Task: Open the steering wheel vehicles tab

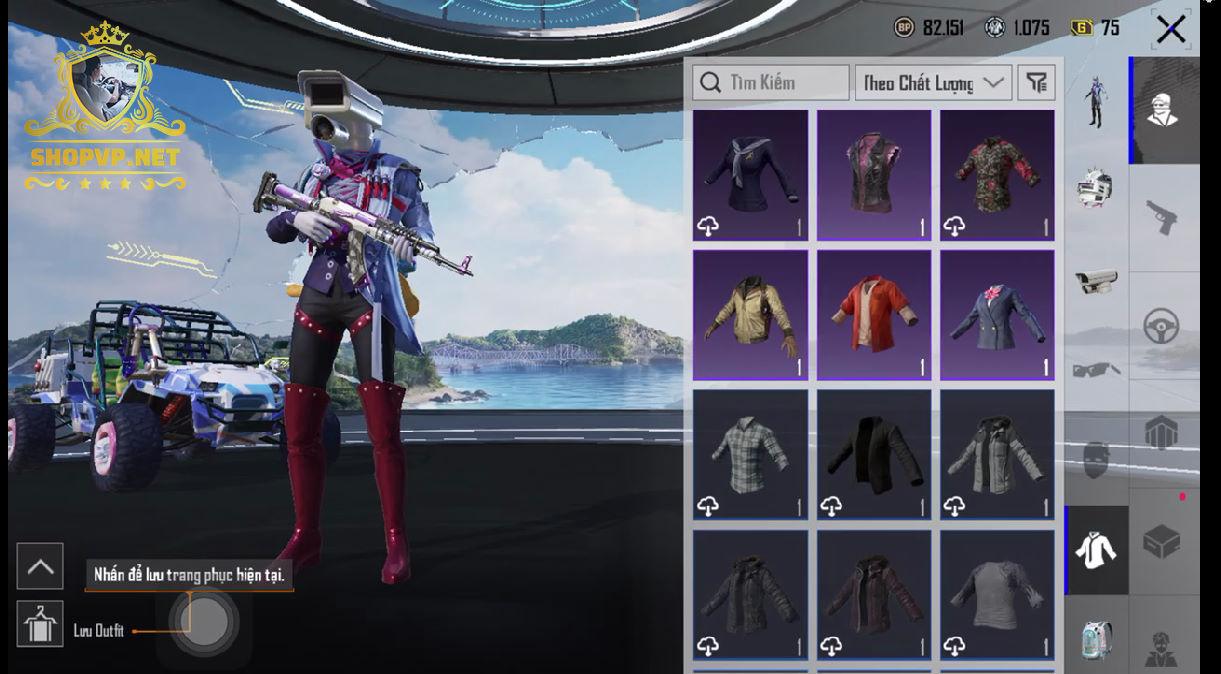Action: click(x=1162, y=326)
